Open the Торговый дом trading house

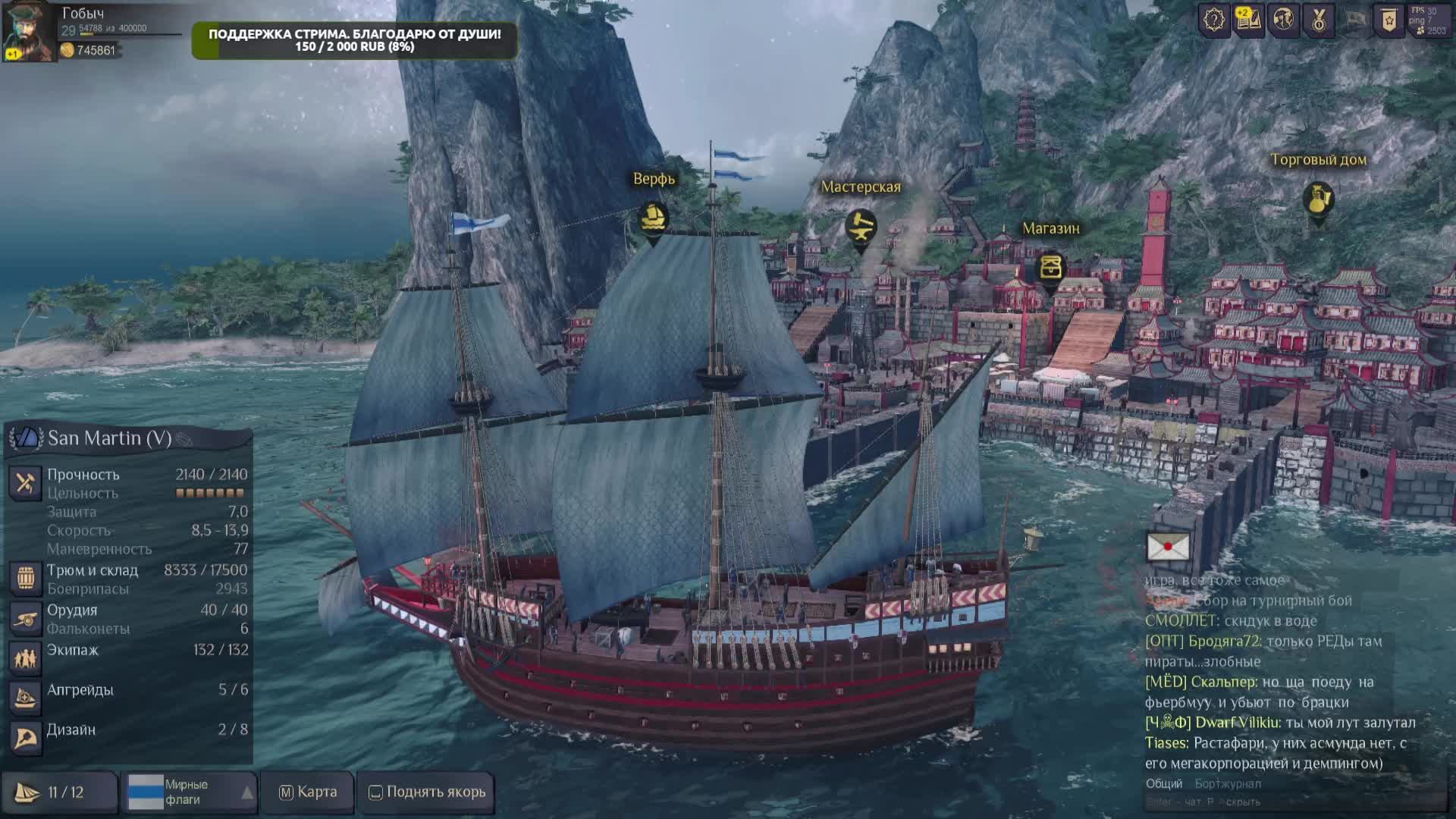[1318, 199]
